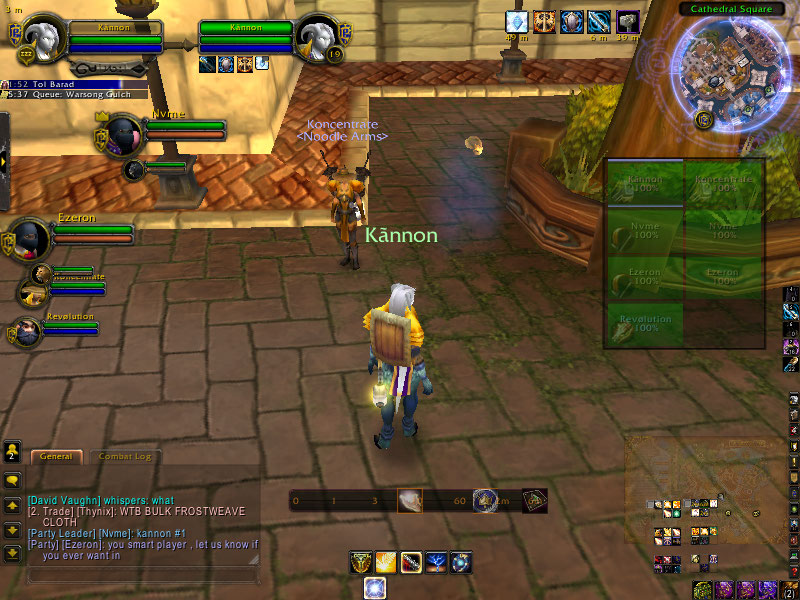This screenshot has width=800, height=600.
Task: Click the blue crystal buff icon
Action: pos(516,21)
